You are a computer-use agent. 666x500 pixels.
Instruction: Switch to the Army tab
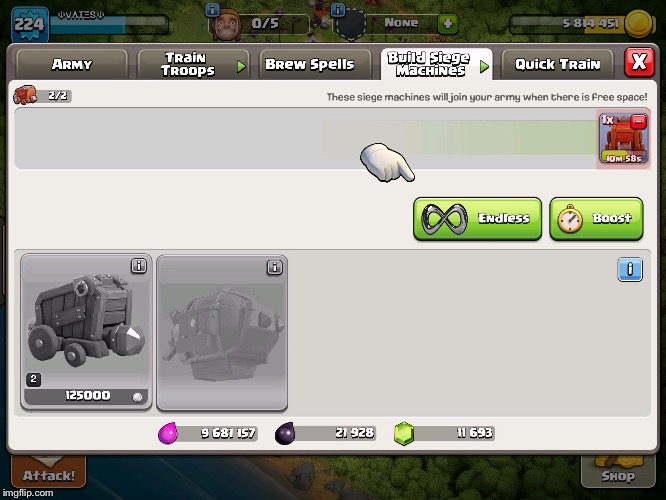[x=71, y=65]
